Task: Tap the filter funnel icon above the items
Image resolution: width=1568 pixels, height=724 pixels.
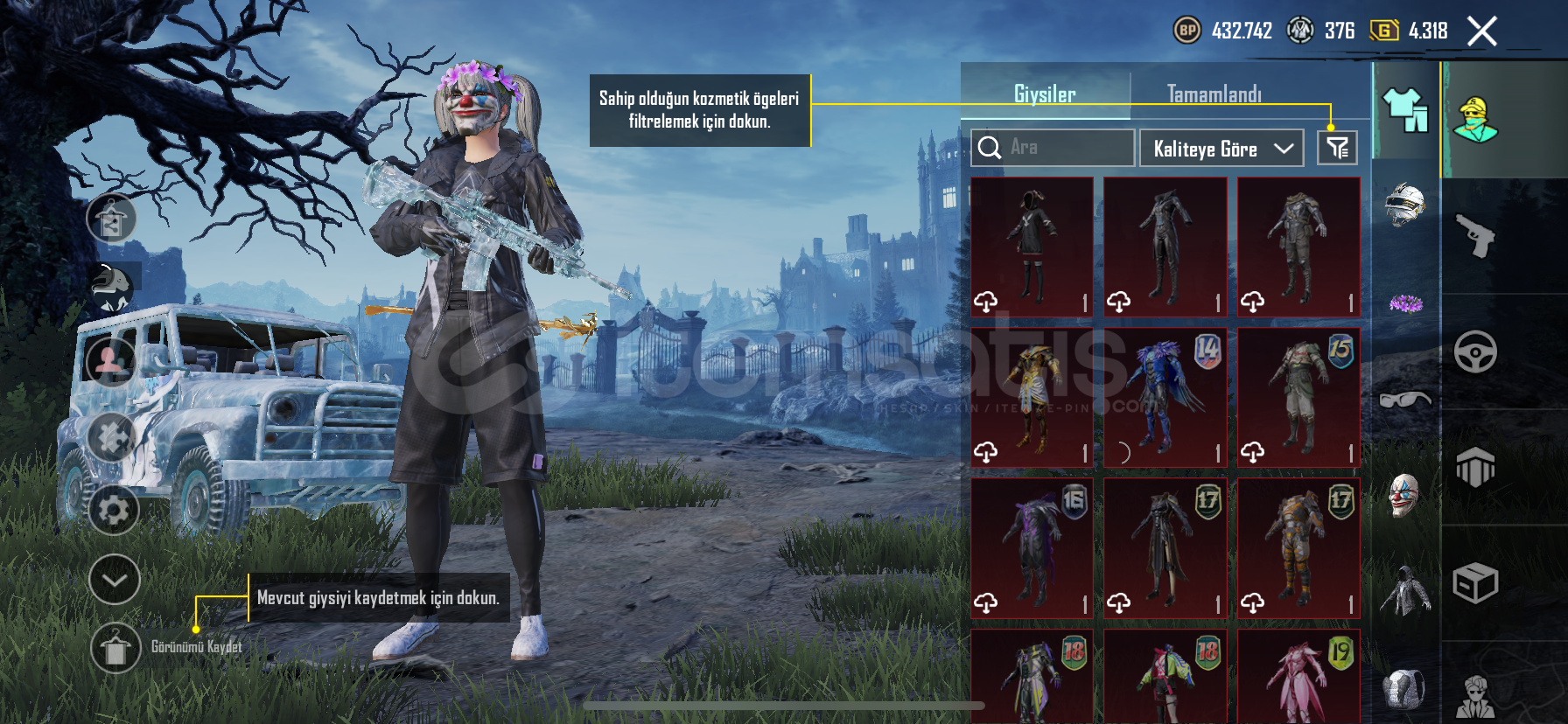Action: 1338,147
